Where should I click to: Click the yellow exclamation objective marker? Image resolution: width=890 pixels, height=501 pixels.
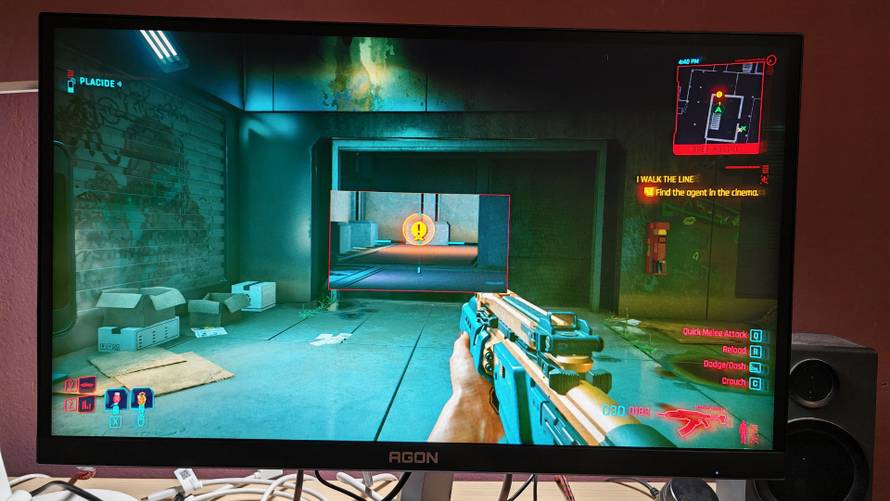tap(419, 231)
